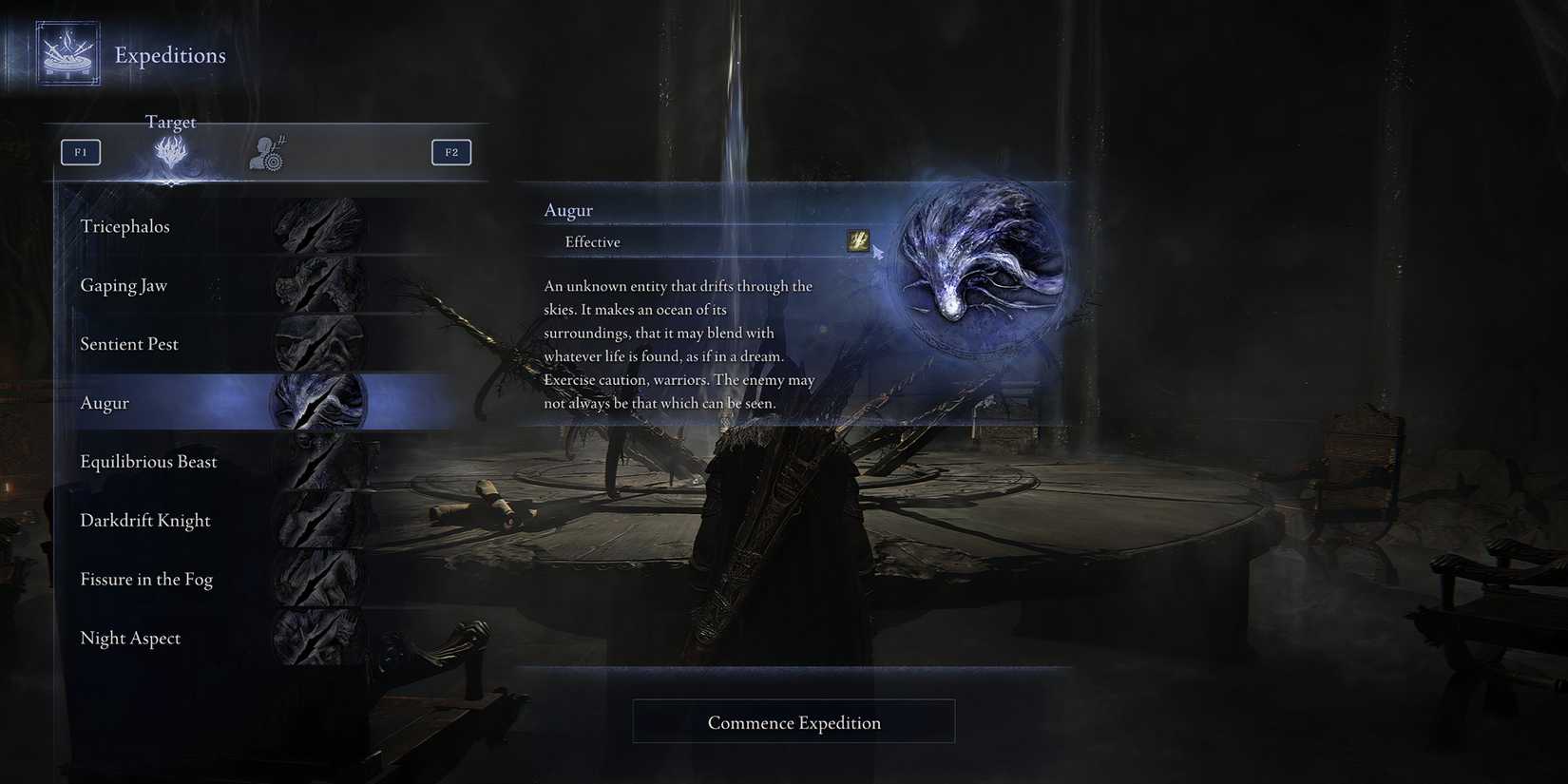Click the Night Aspect seal emblem
1568x784 pixels.
point(318,637)
